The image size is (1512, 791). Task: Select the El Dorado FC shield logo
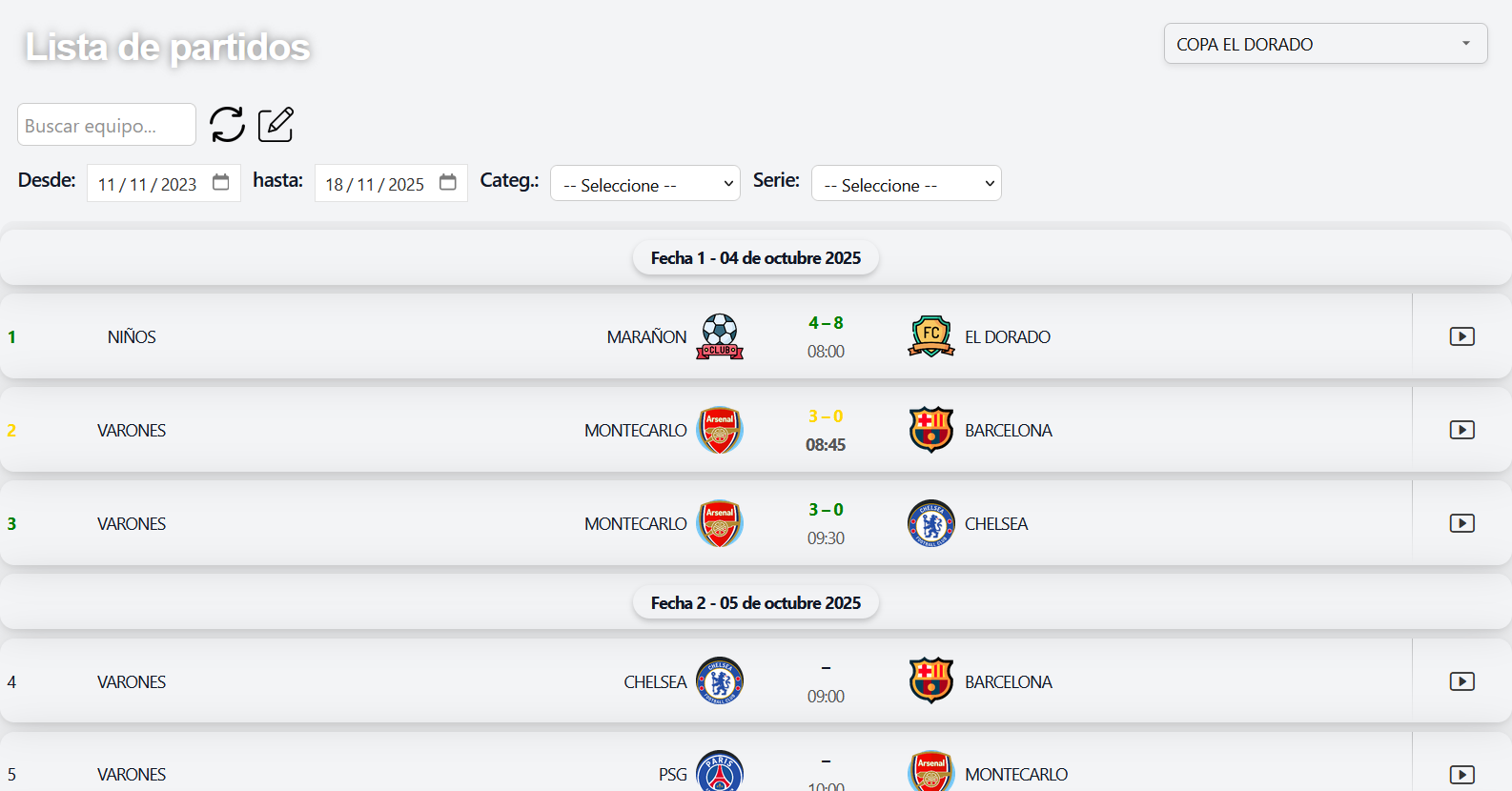point(931,335)
